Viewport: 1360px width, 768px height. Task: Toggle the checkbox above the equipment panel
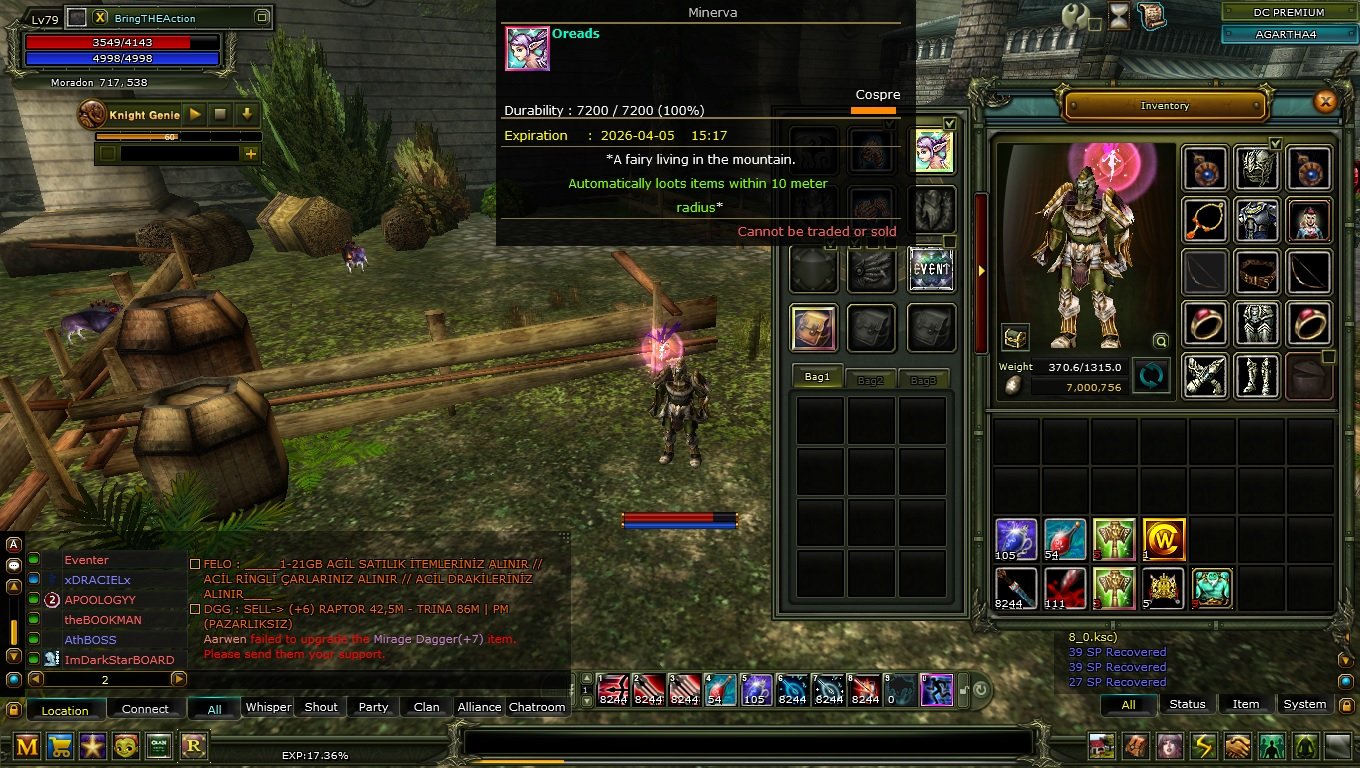pos(1275,143)
